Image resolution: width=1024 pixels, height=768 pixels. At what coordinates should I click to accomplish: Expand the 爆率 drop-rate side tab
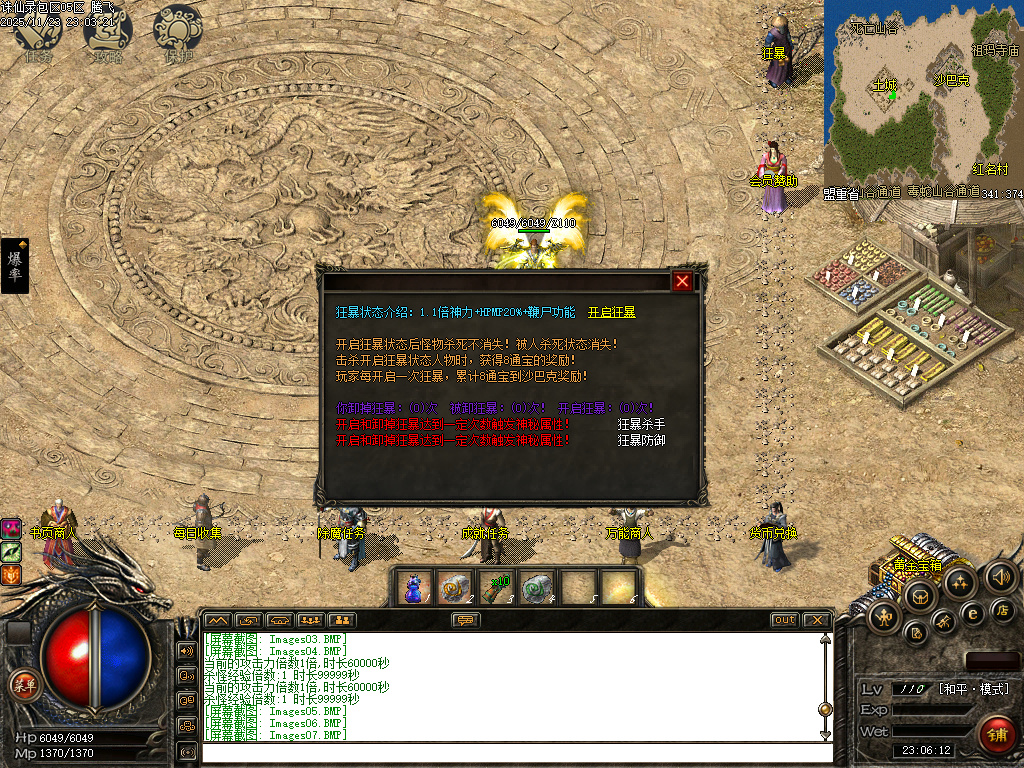click(x=15, y=265)
